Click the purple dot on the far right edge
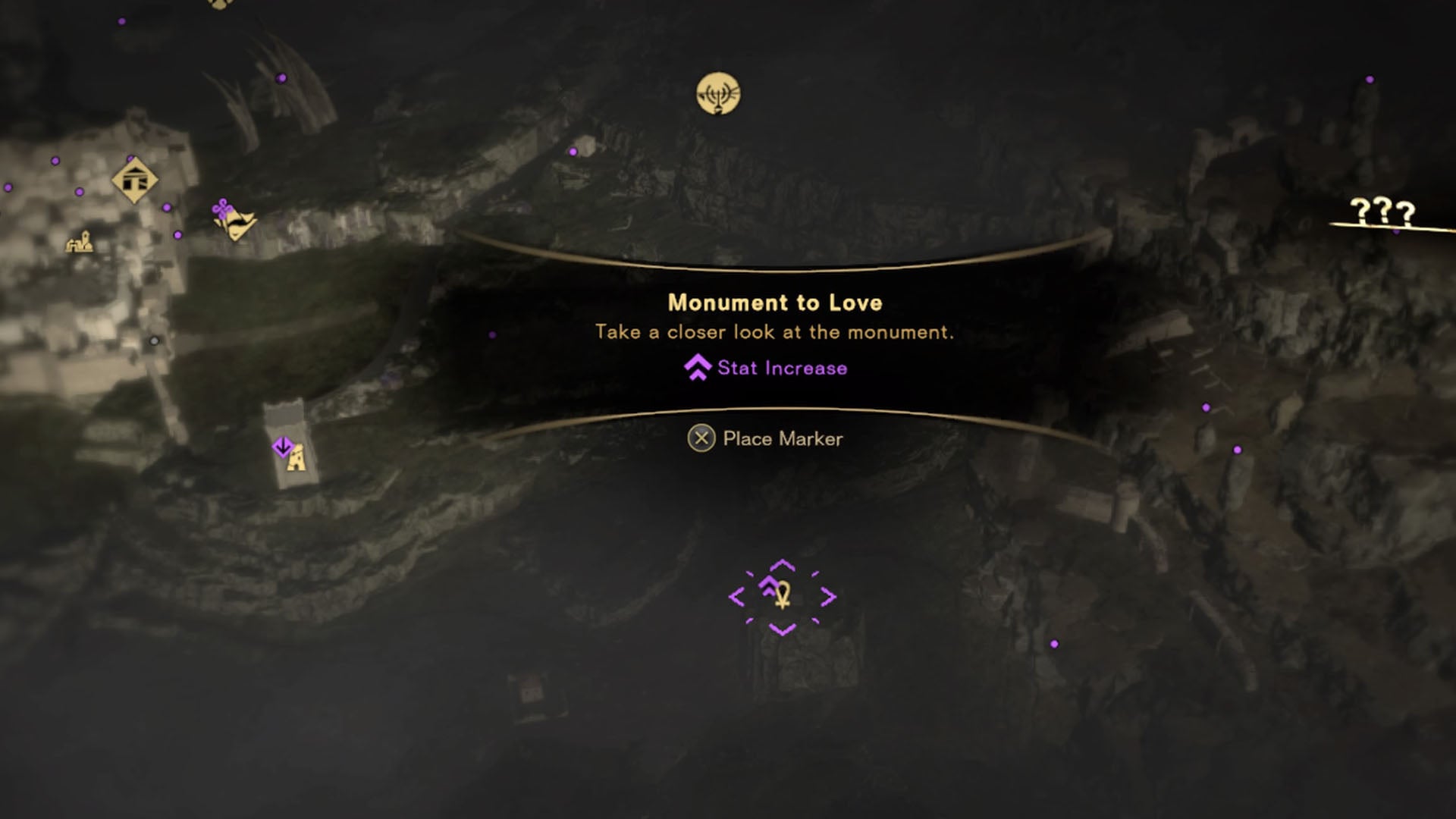 pyautogui.click(x=1370, y=78)
